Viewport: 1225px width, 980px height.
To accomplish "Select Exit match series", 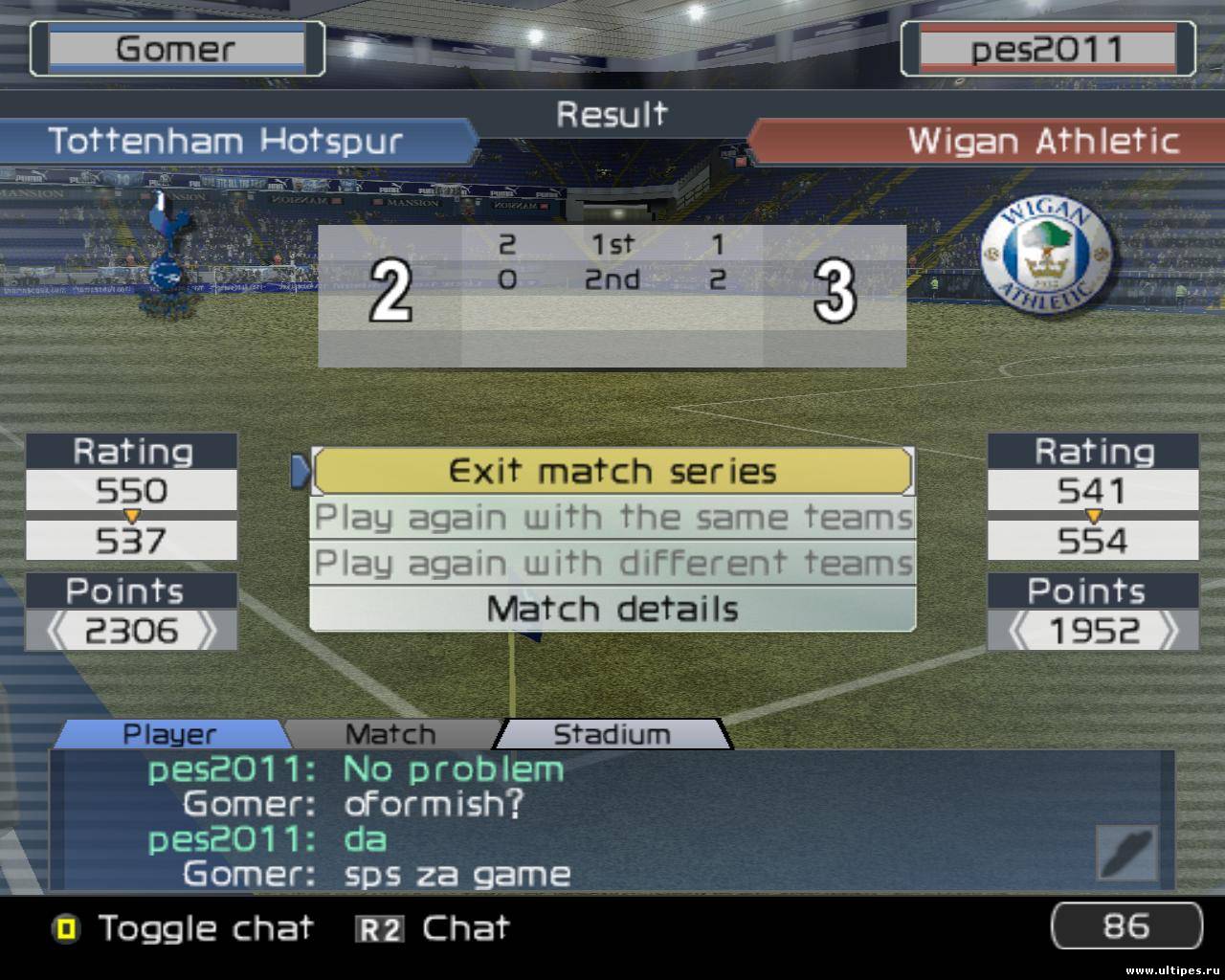I will tap(612, 471).
